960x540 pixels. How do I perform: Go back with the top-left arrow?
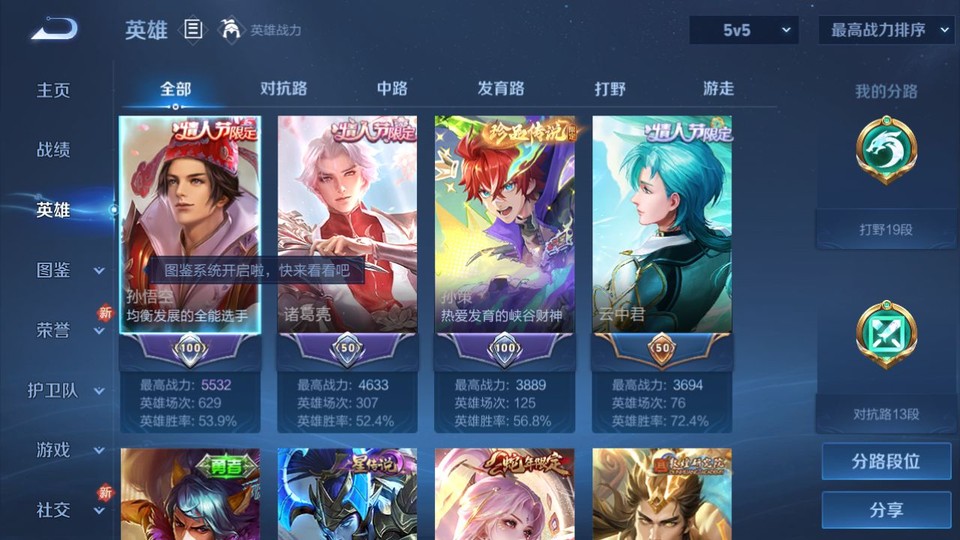[x=54, y=30]
